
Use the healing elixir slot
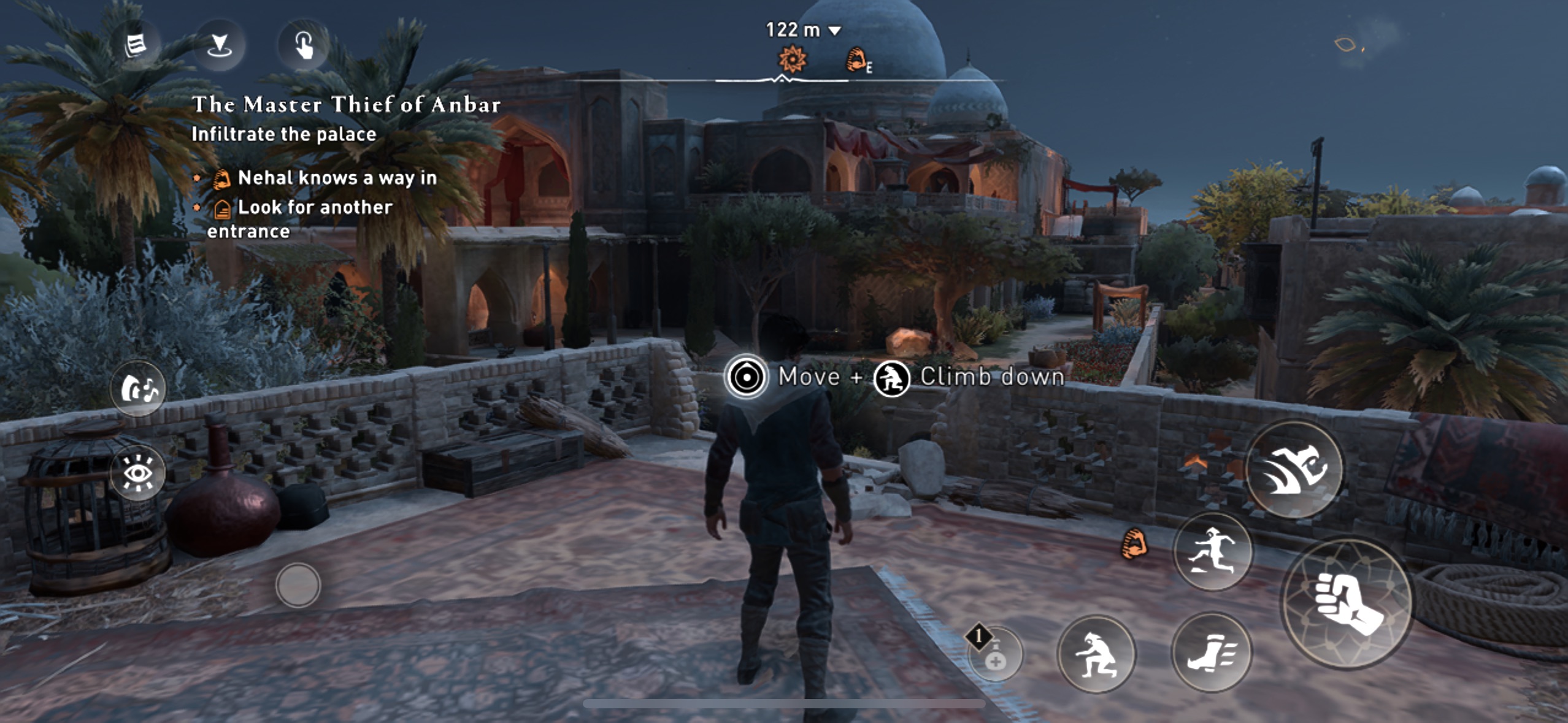[995, 655]
